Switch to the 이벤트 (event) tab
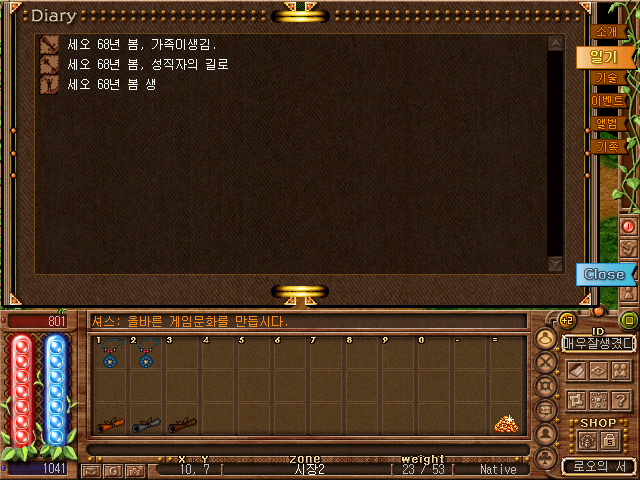 click(607, 101)
